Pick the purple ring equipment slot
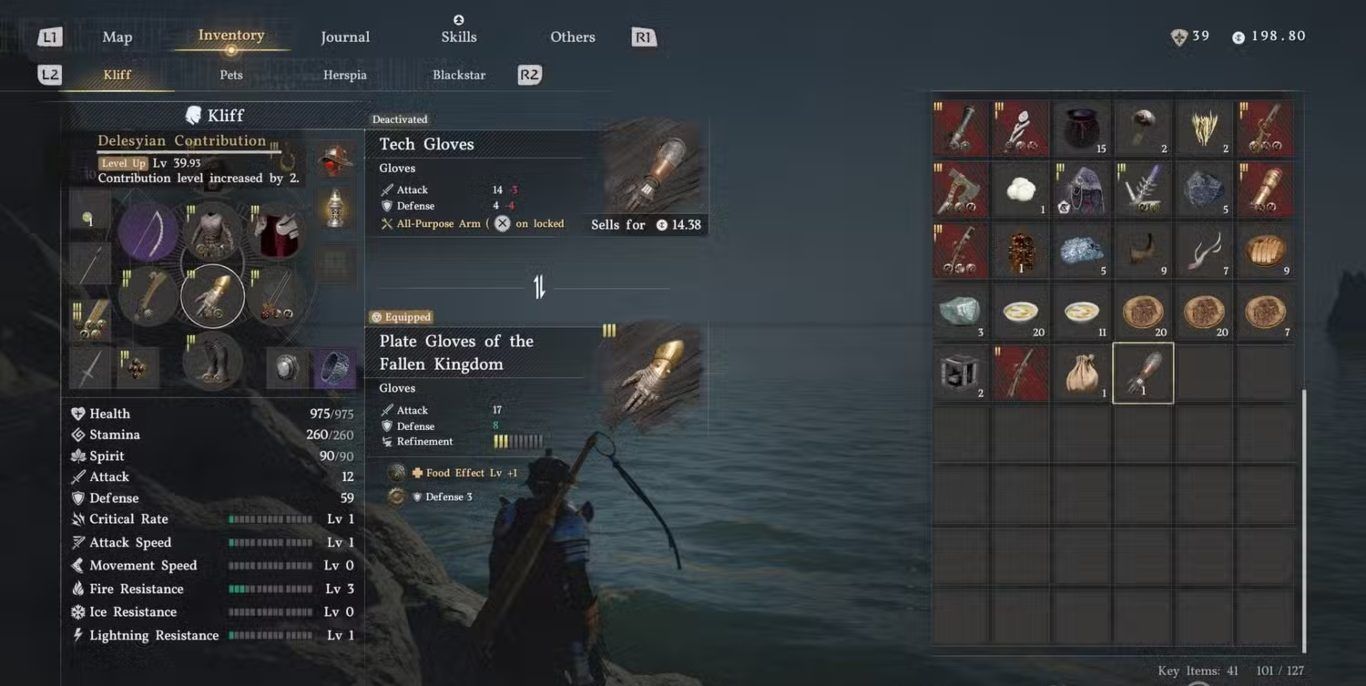1366x686 pixels. (x=335, y=369)
